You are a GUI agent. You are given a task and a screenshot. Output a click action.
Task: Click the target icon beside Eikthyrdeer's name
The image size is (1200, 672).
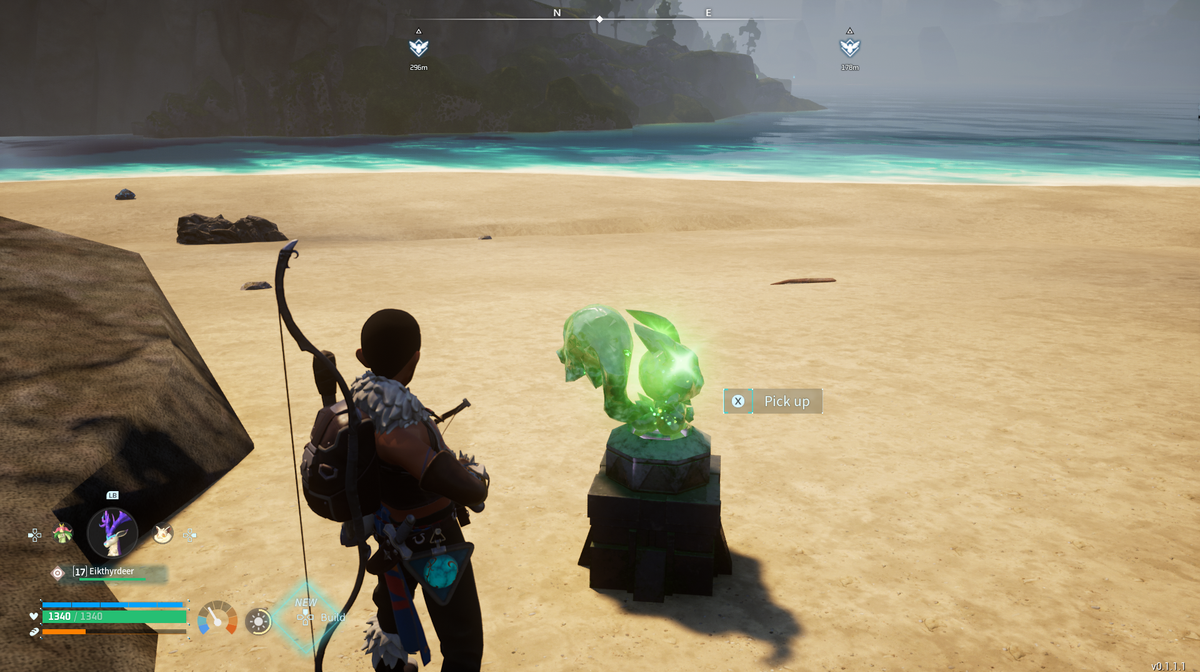click(x=58, y=572)
